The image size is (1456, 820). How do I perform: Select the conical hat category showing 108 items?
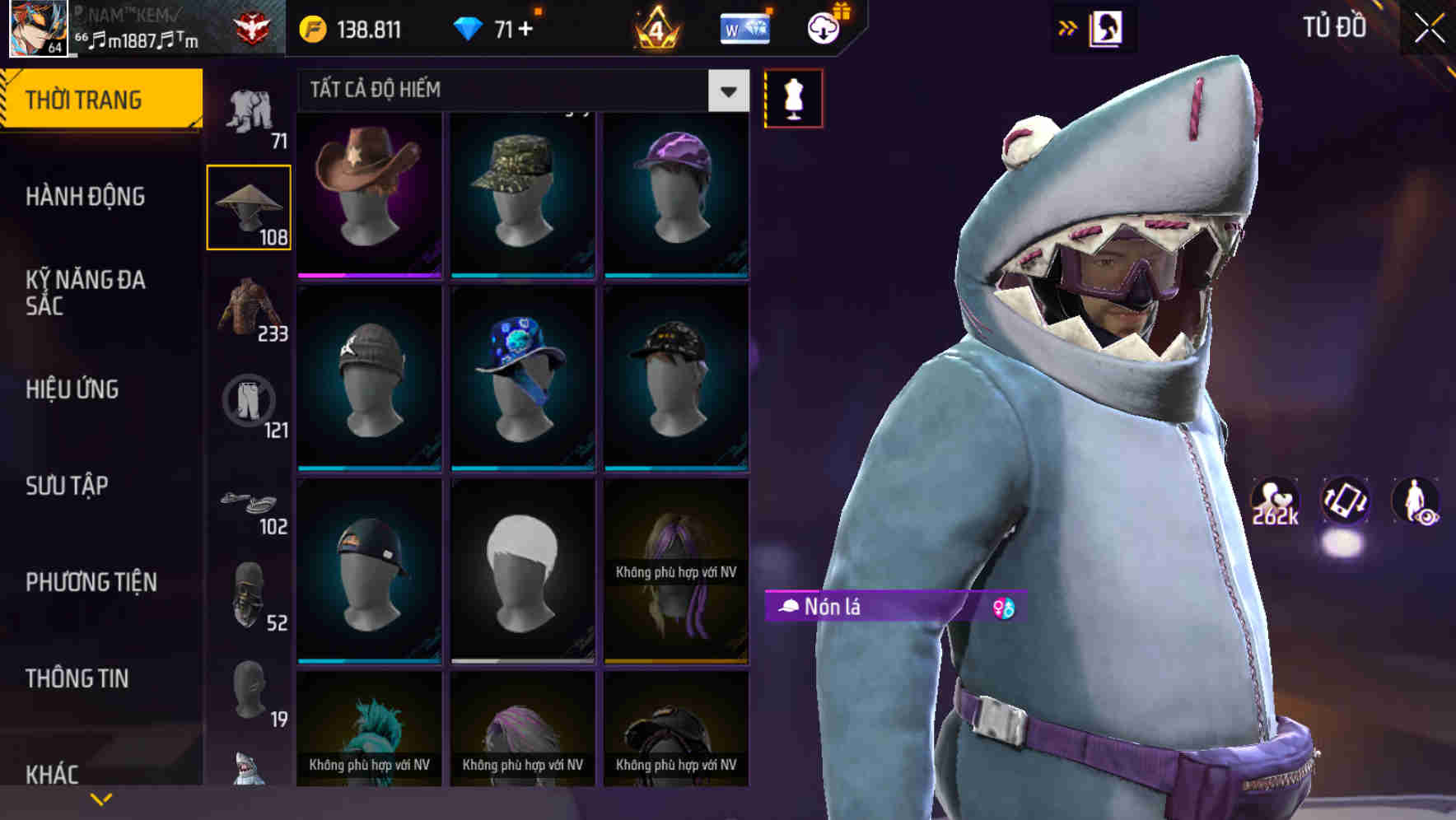248,206
